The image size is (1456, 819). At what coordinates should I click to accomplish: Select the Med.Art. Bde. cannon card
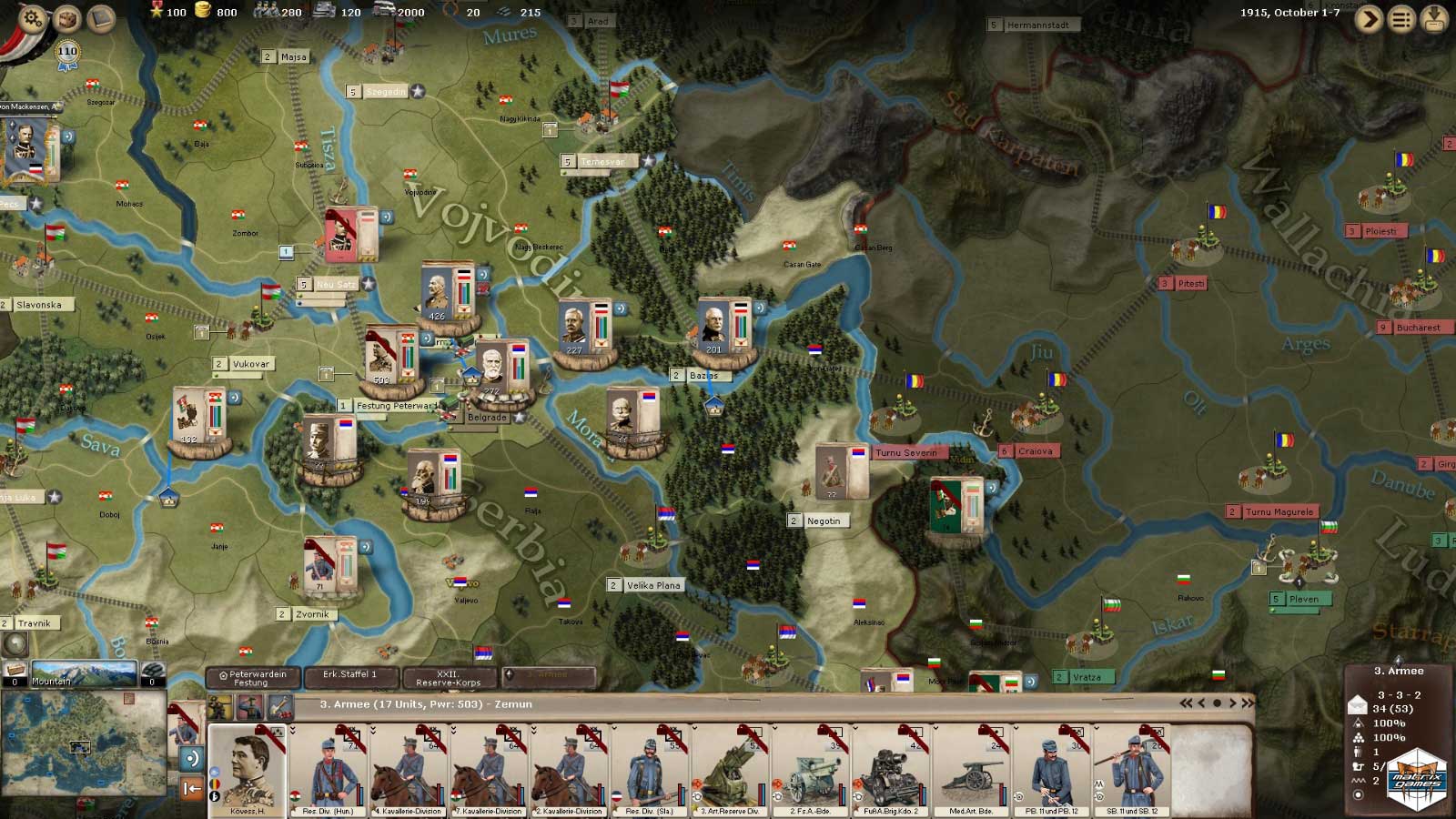(971, 770)
